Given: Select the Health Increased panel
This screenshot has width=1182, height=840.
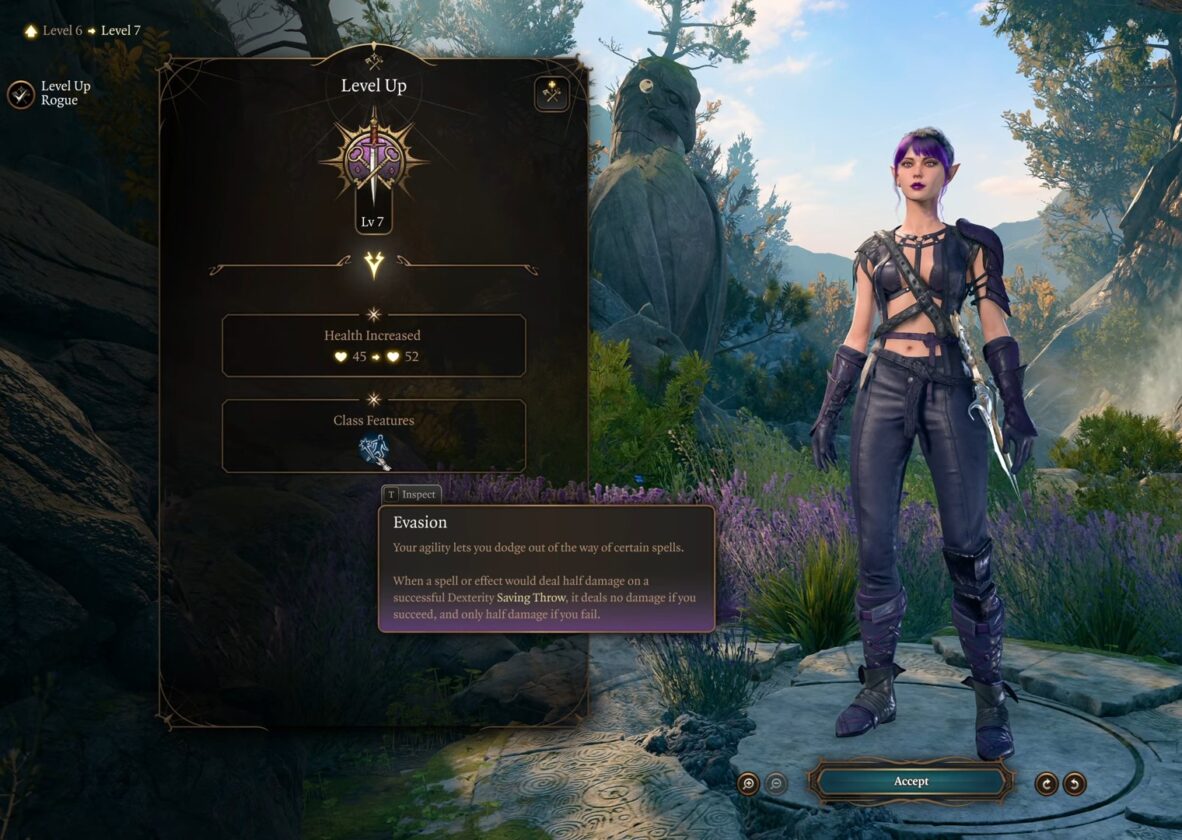Looking at the screenshot, I should [373, 345].
